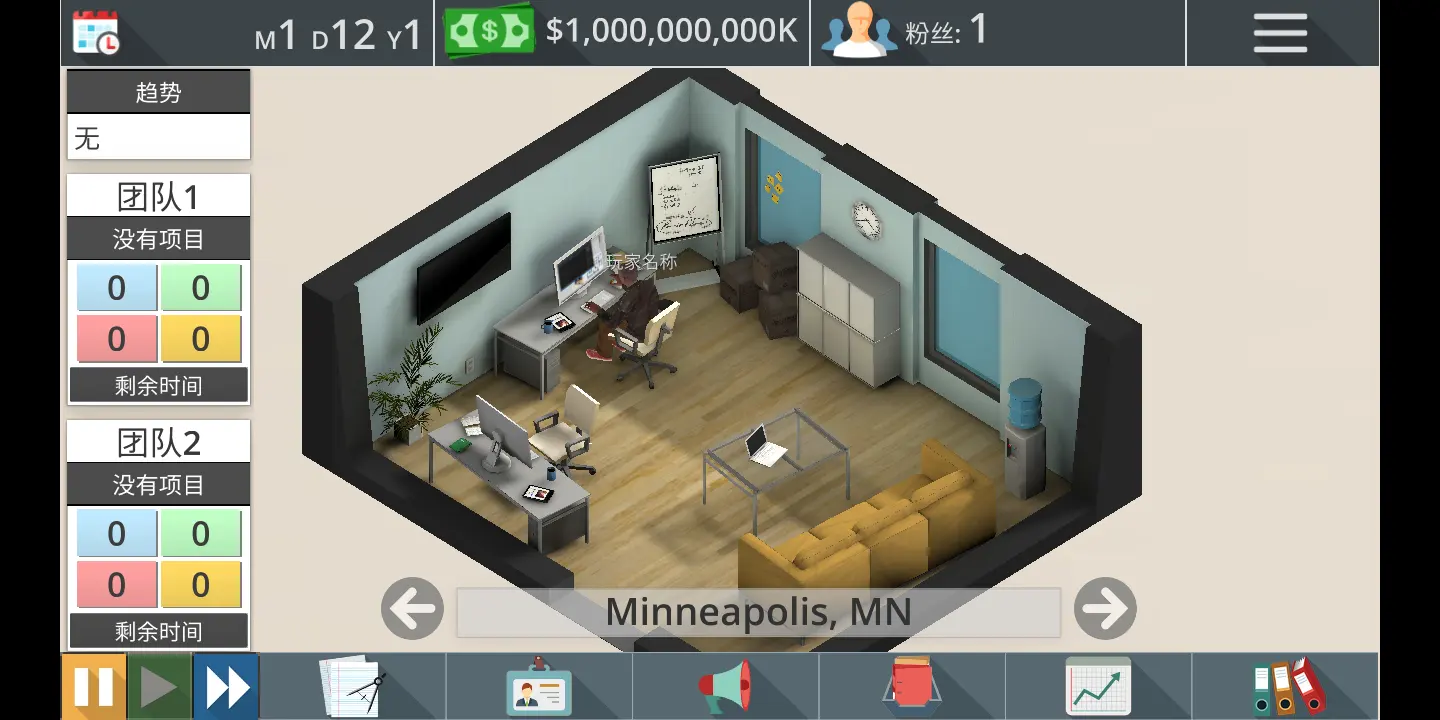Click the fans people icon

pyautogui.click(x=859, y=32)
